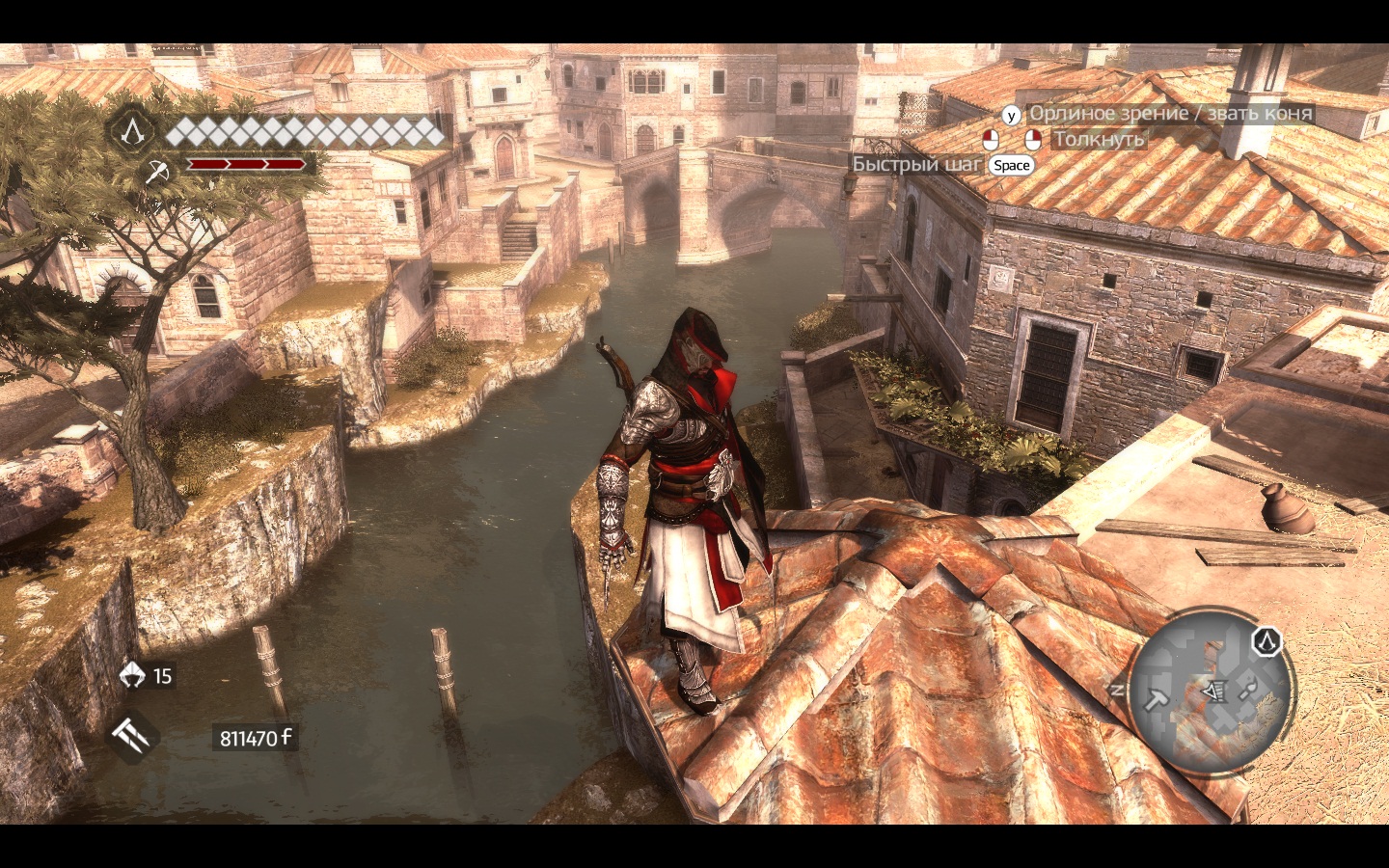Click the paintbrush art merchant marker on the minimap
The width and height of the screenshot is (1389, 868).
coord(1247,689)
